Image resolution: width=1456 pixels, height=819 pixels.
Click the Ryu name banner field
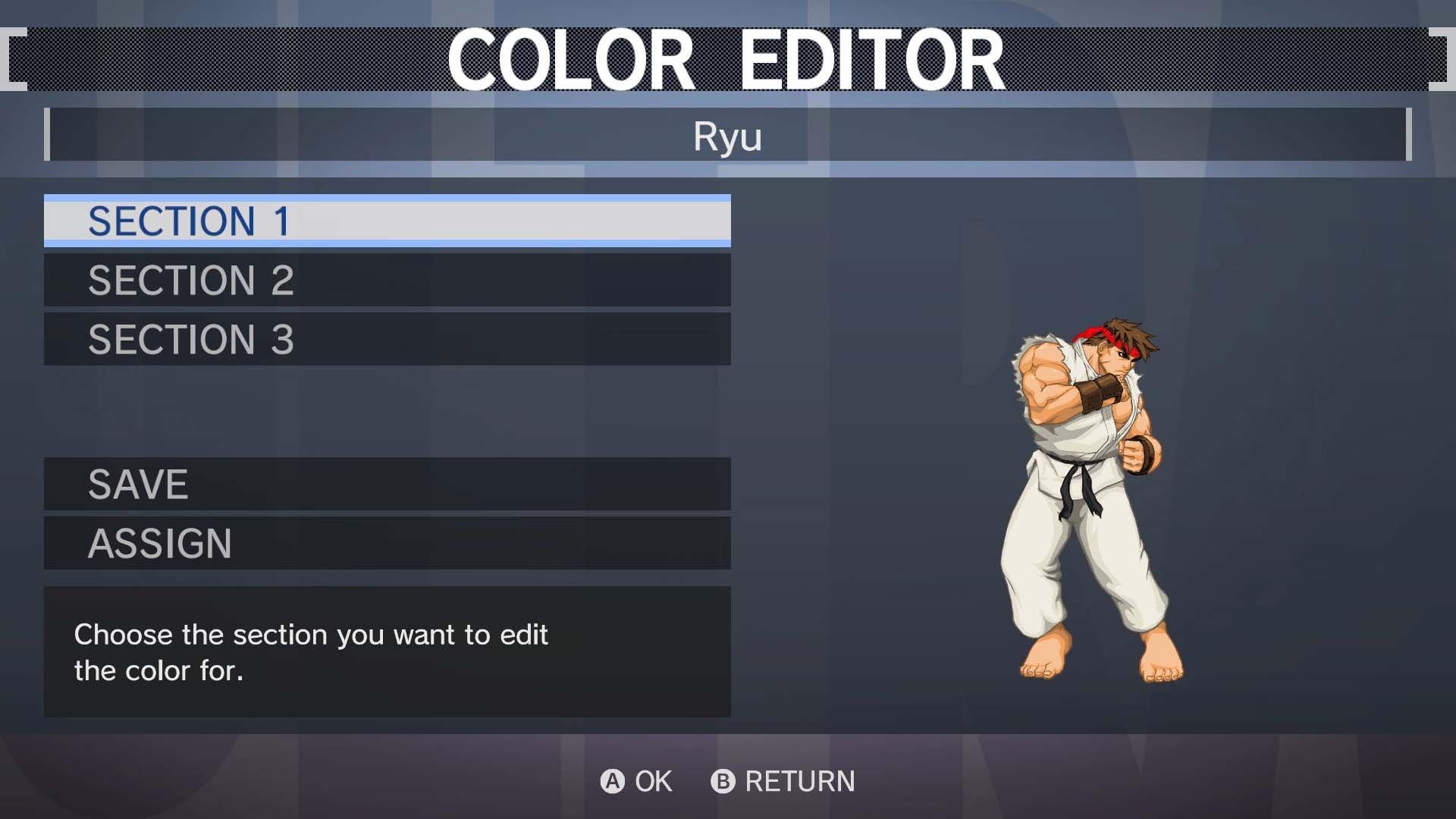tap(726, 136)
